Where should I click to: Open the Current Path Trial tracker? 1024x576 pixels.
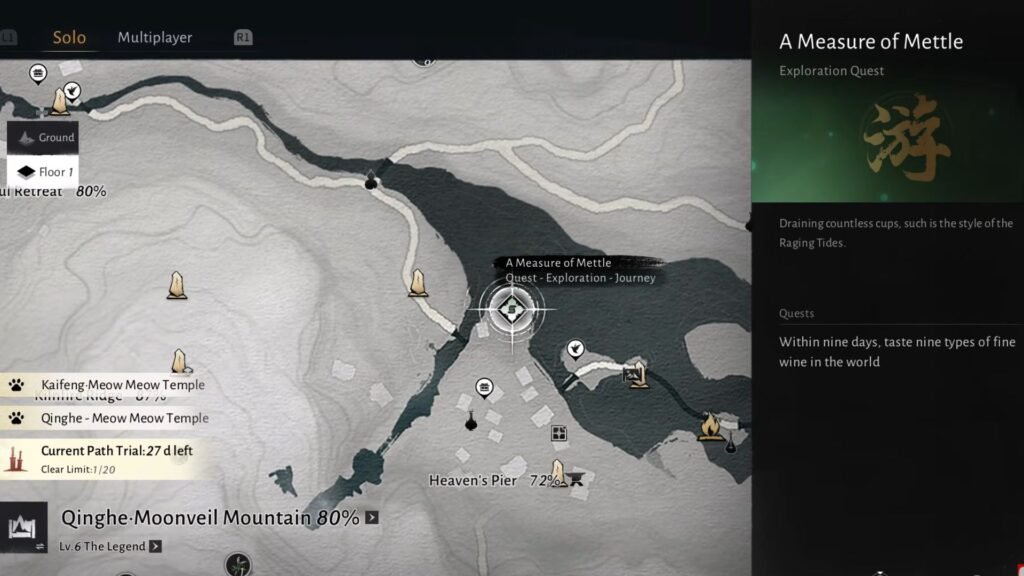point(106,458)
